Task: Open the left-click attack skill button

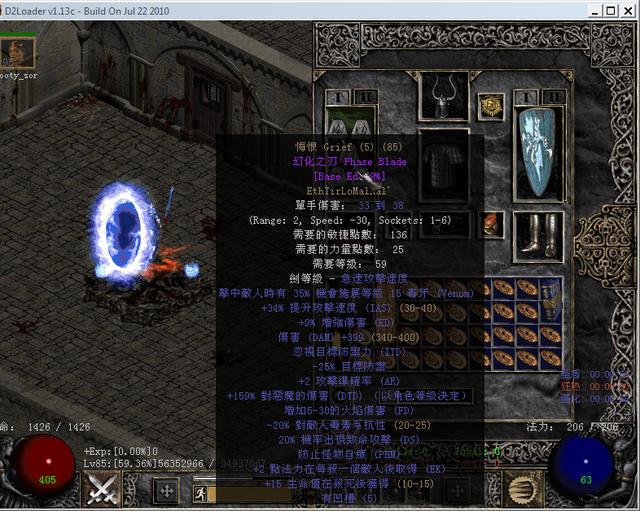Action: click(102, 490)
